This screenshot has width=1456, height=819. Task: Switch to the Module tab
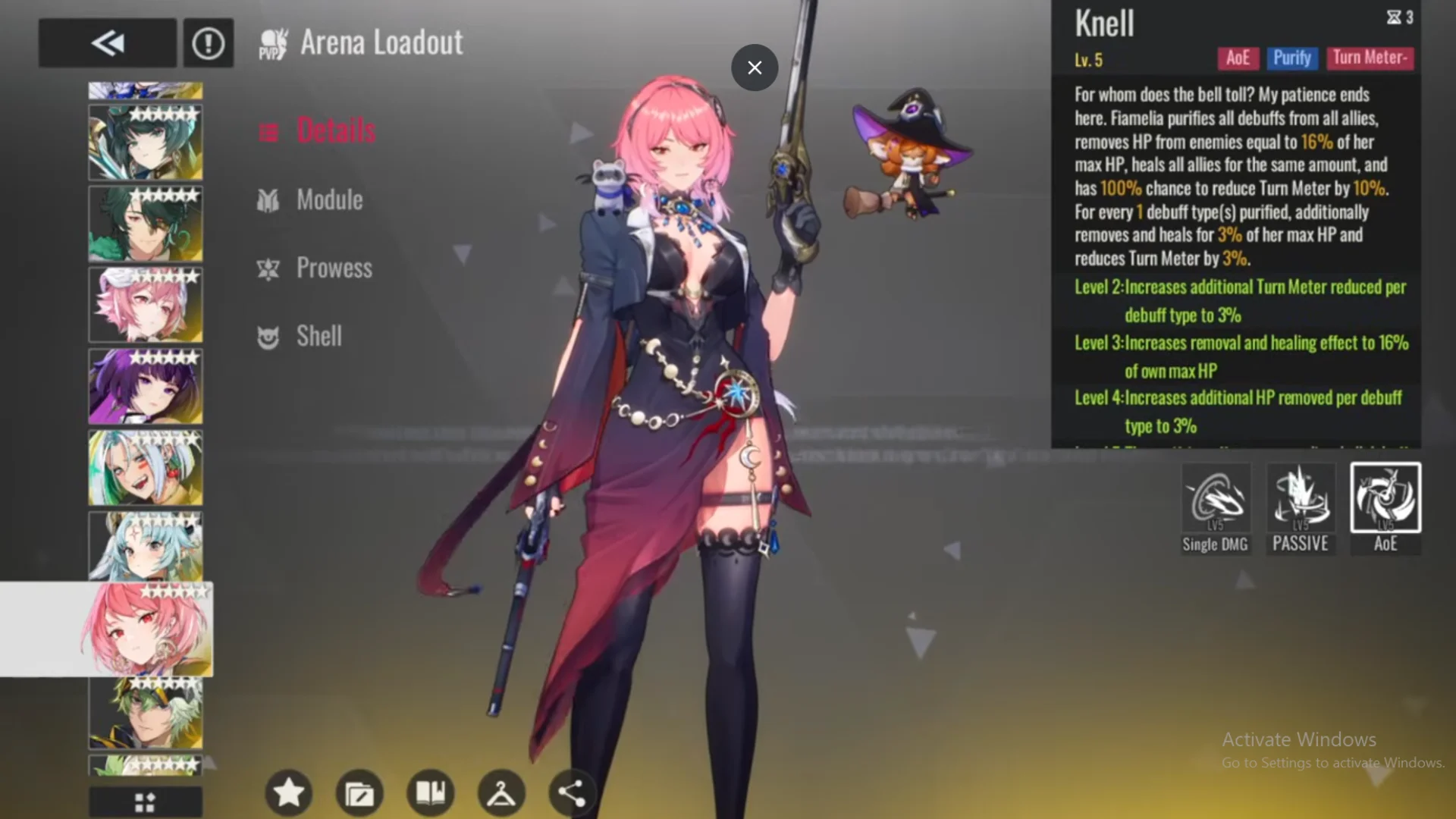(x=329, y=199)
